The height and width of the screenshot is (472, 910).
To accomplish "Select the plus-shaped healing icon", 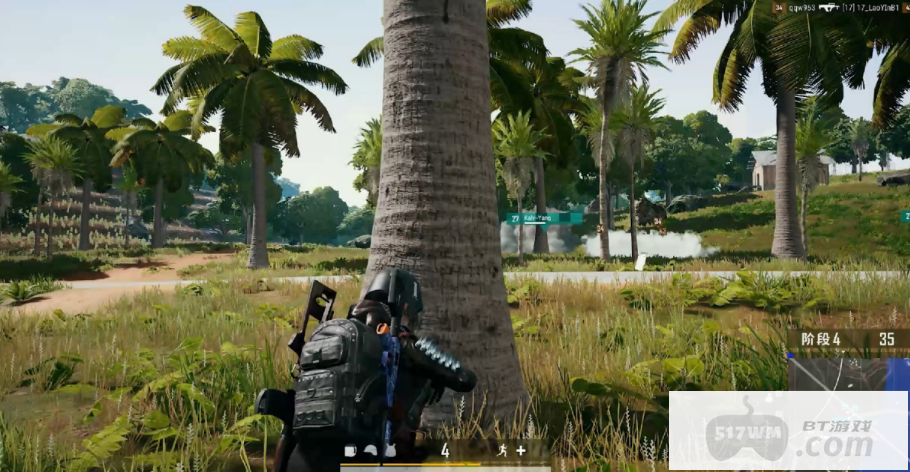I will click(x=521, y=450).
